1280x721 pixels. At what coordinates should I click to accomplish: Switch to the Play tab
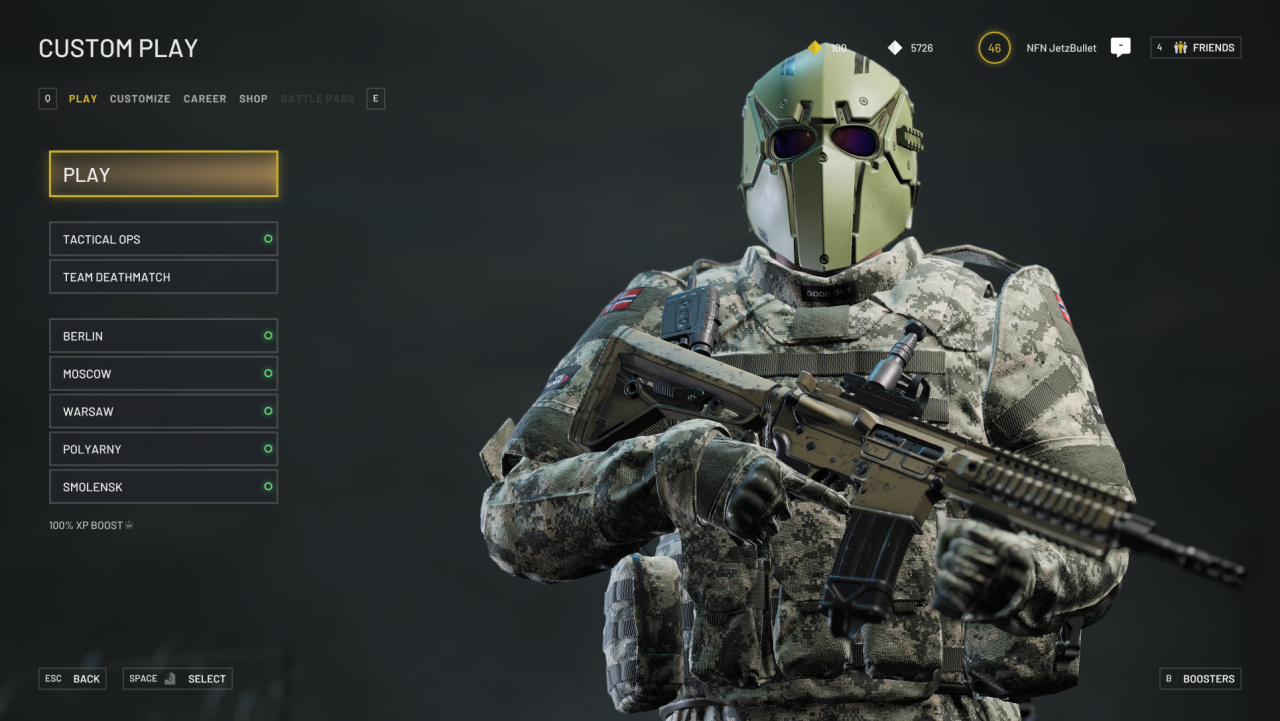click(83, 99)
